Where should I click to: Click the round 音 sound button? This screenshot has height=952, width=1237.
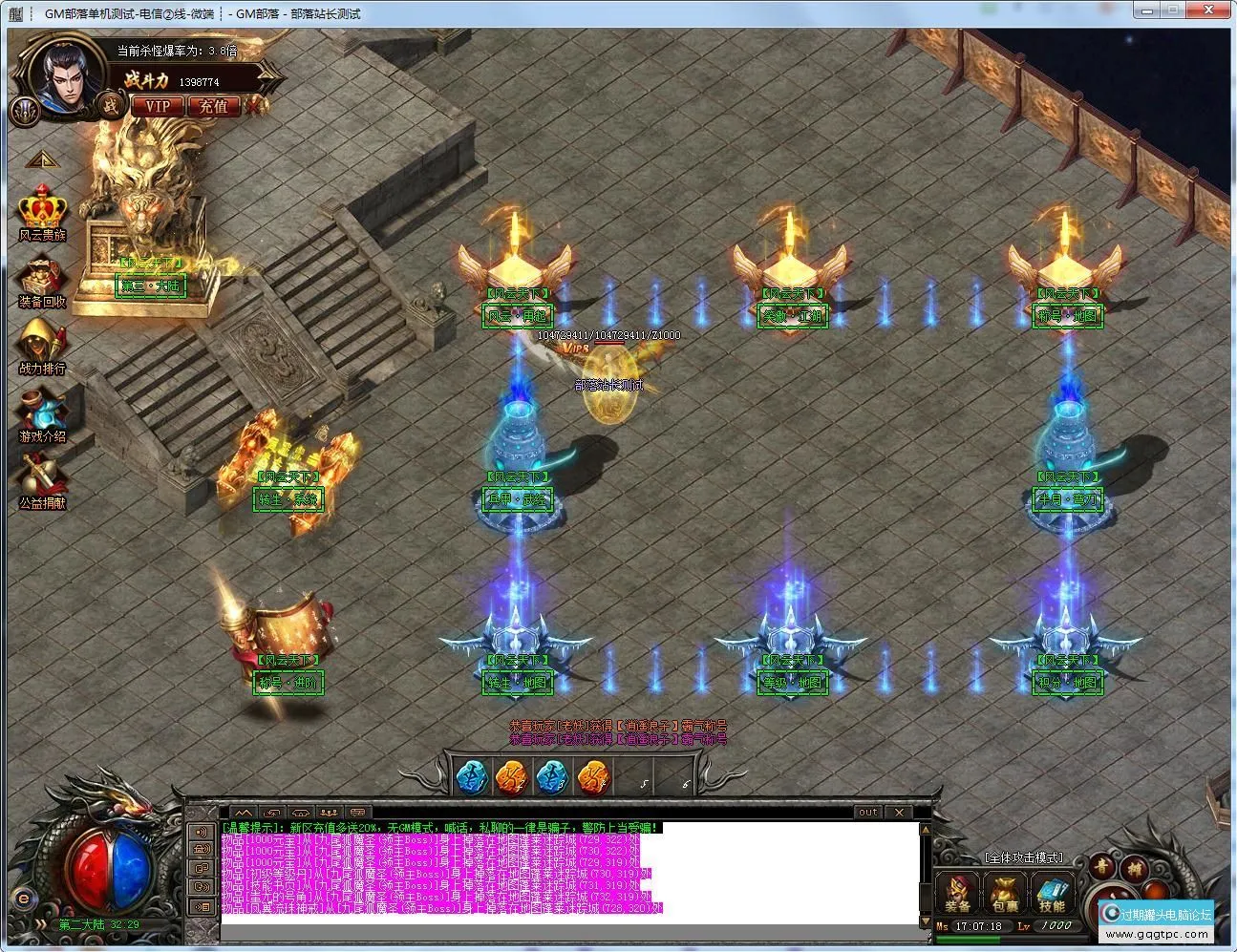1102,867
